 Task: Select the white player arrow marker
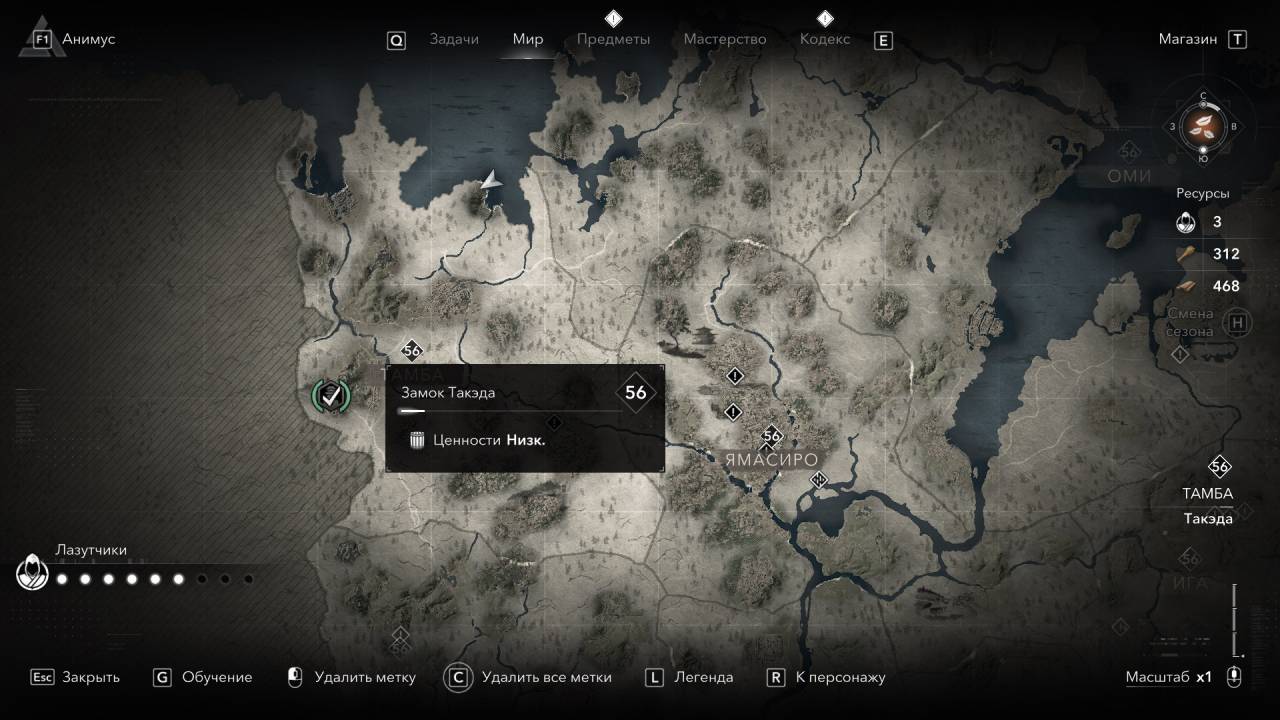pyautogui.click(x=490, y=180)
